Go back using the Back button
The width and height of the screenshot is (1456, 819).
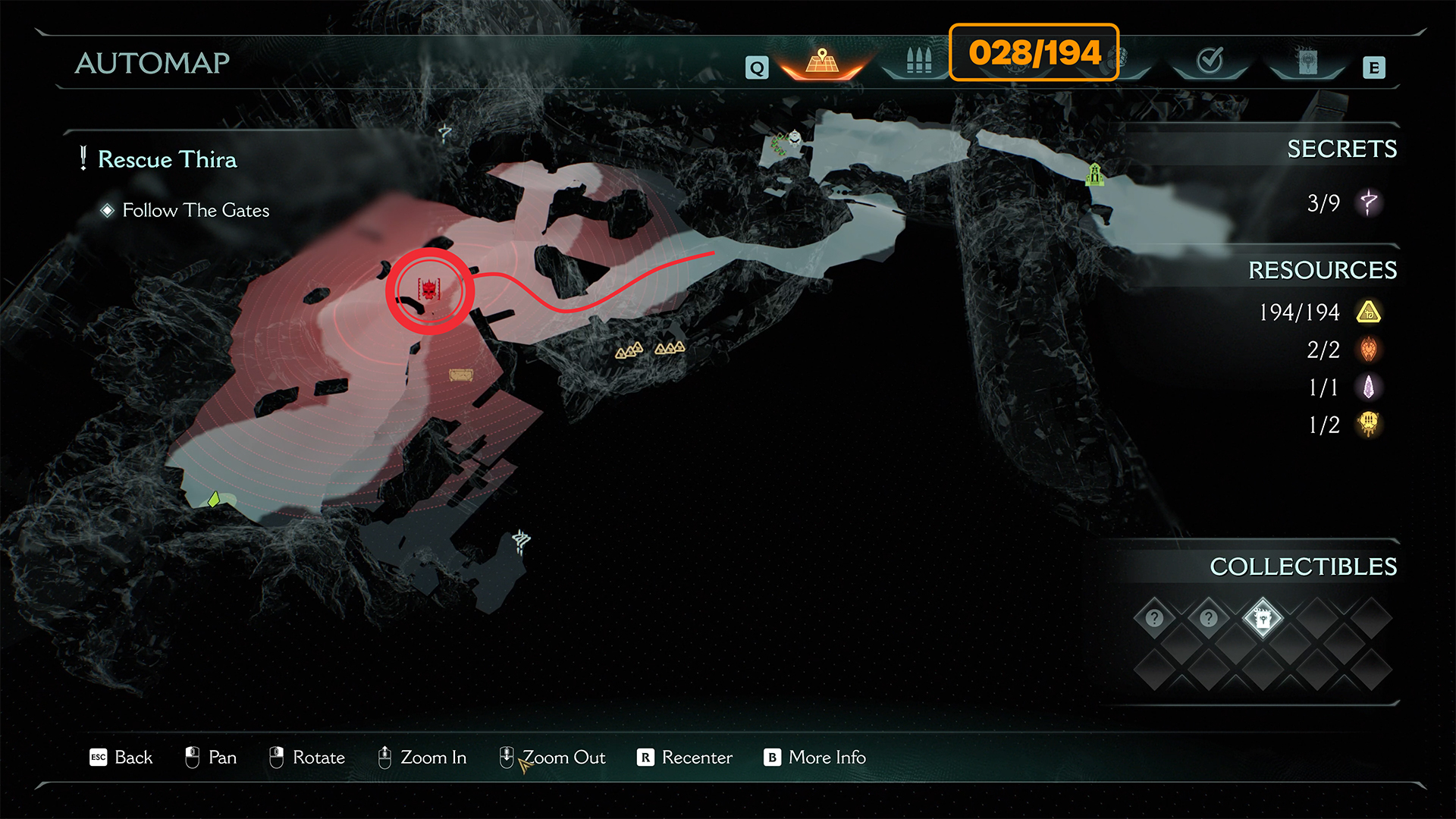tap(121, 758)
